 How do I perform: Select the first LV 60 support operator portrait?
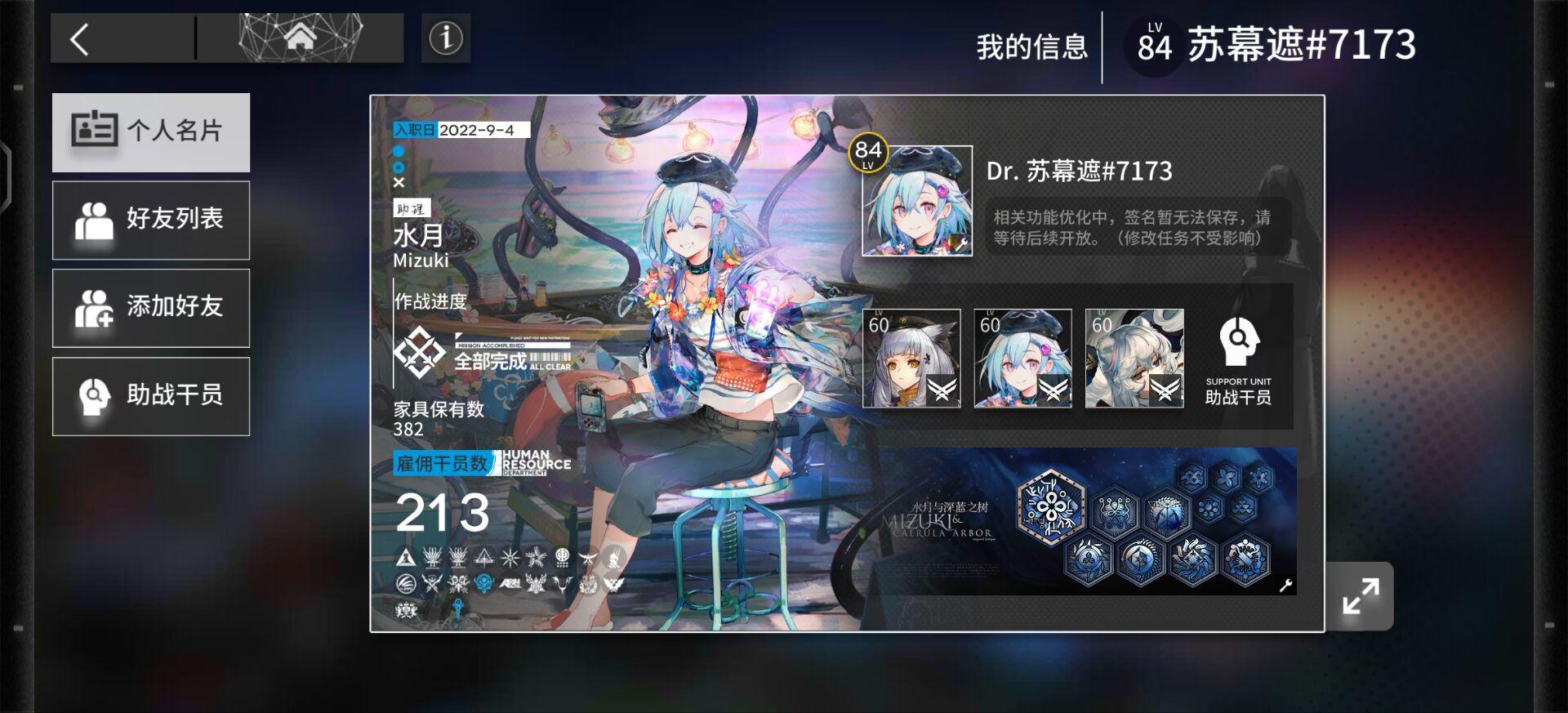(911, 359)
